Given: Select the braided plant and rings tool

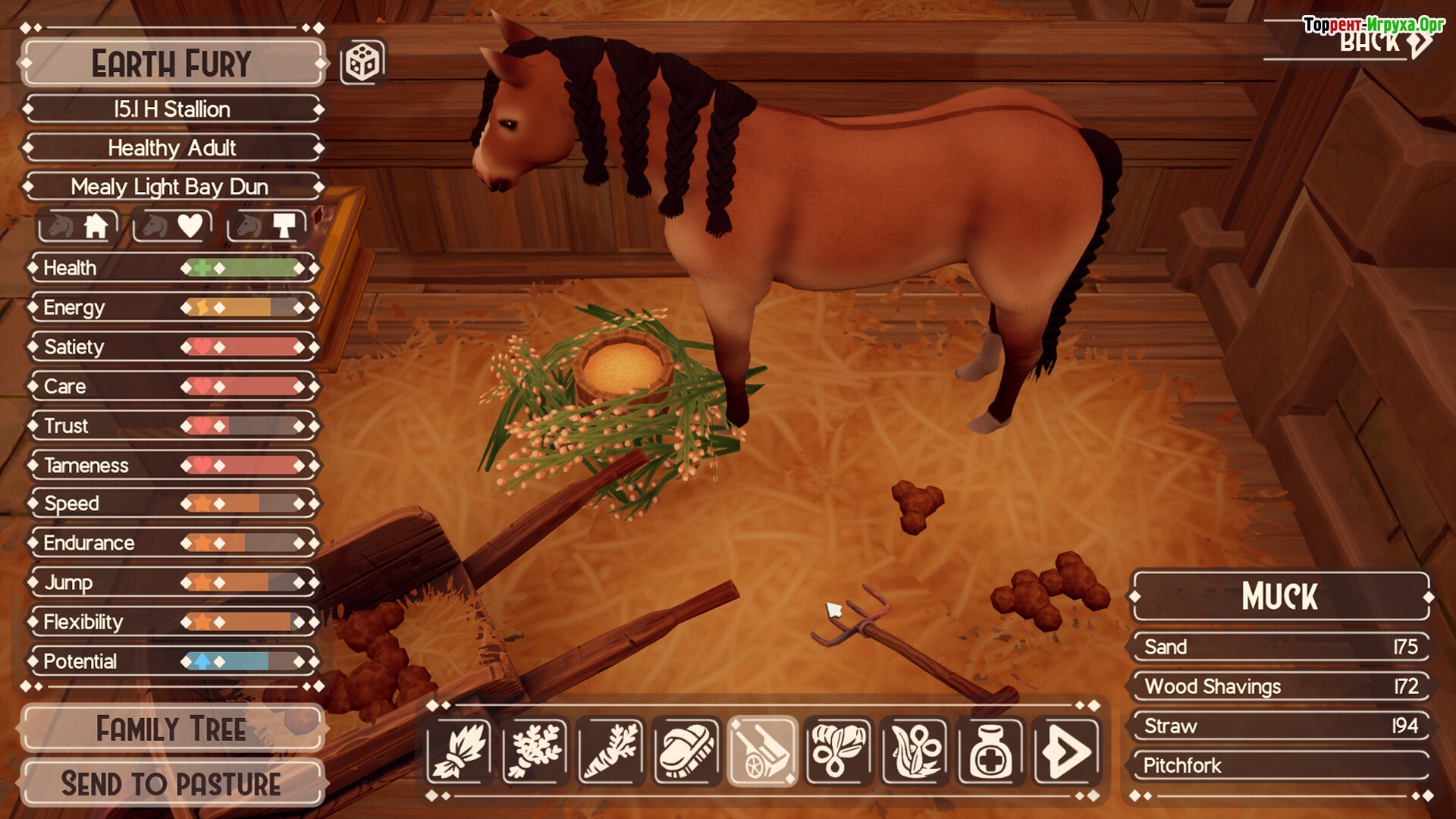Looking at the screenshot, I should [x=915, y=752].
